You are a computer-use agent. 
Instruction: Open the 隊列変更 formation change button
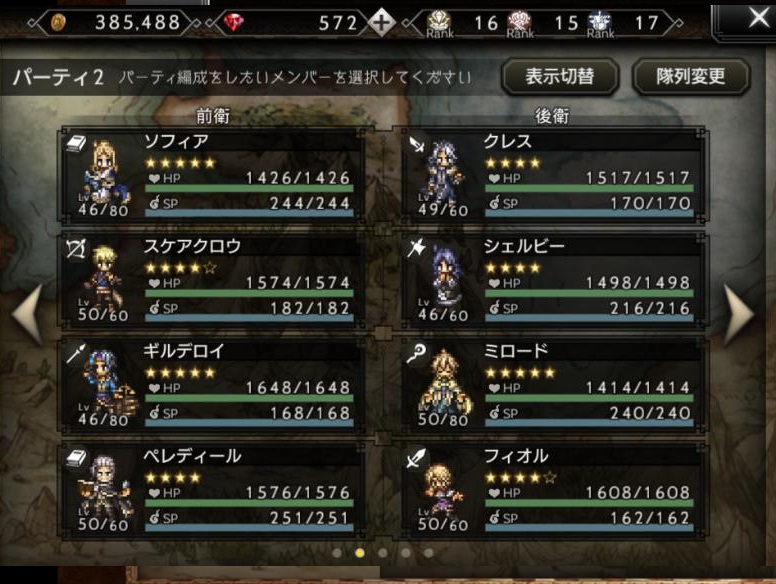pyautogui.click(x=692, y=76)
